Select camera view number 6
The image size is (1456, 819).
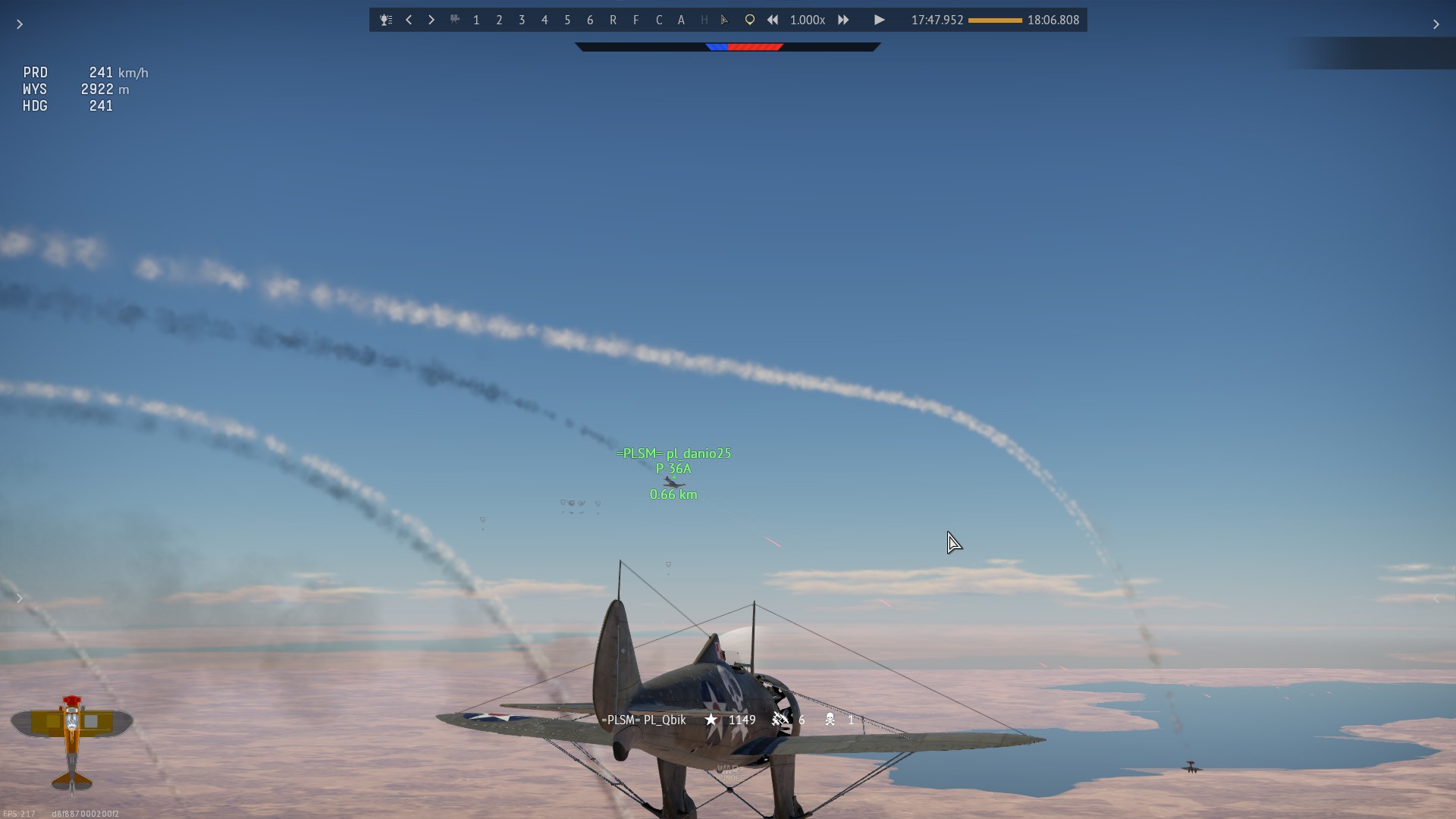pos(590,20)
